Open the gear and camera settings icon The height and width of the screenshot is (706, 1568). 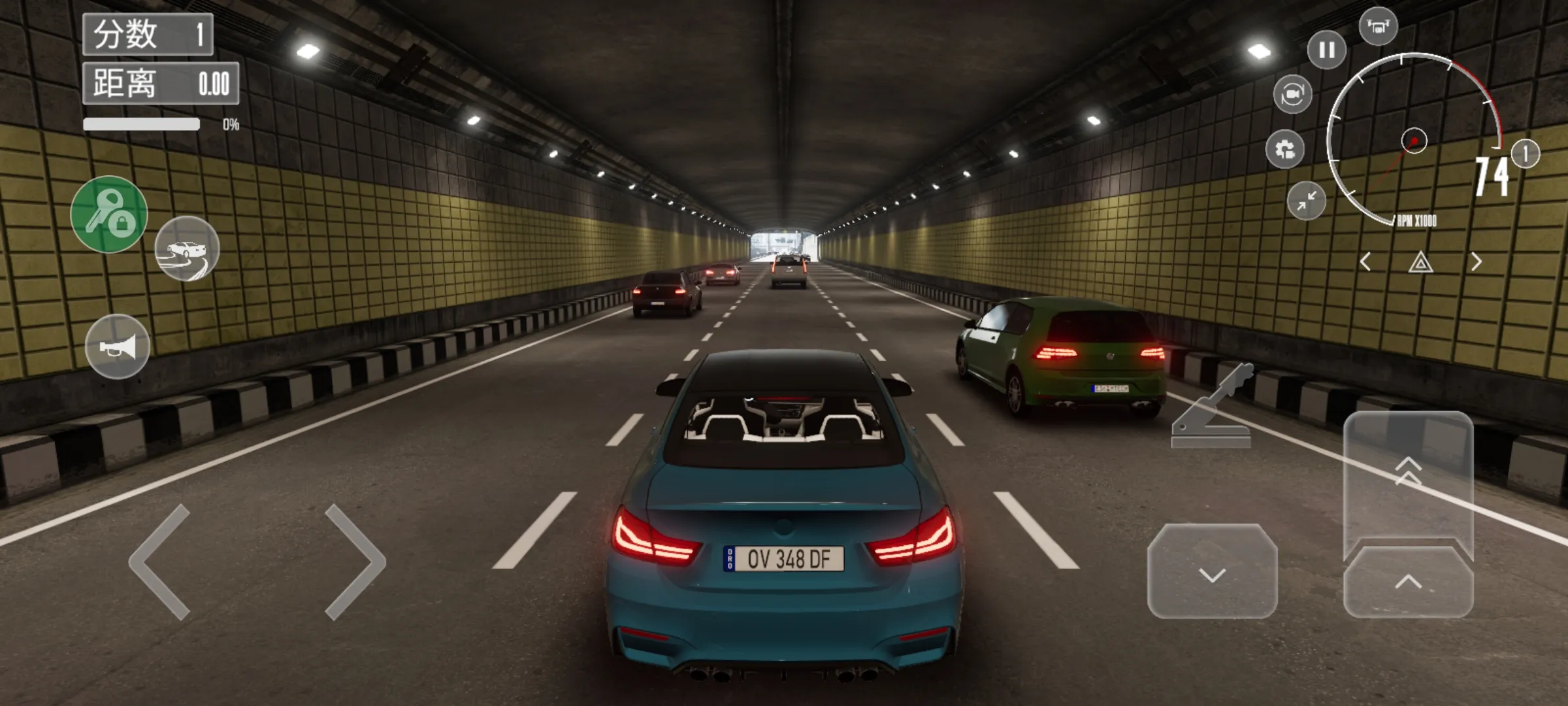(1285, 150)
